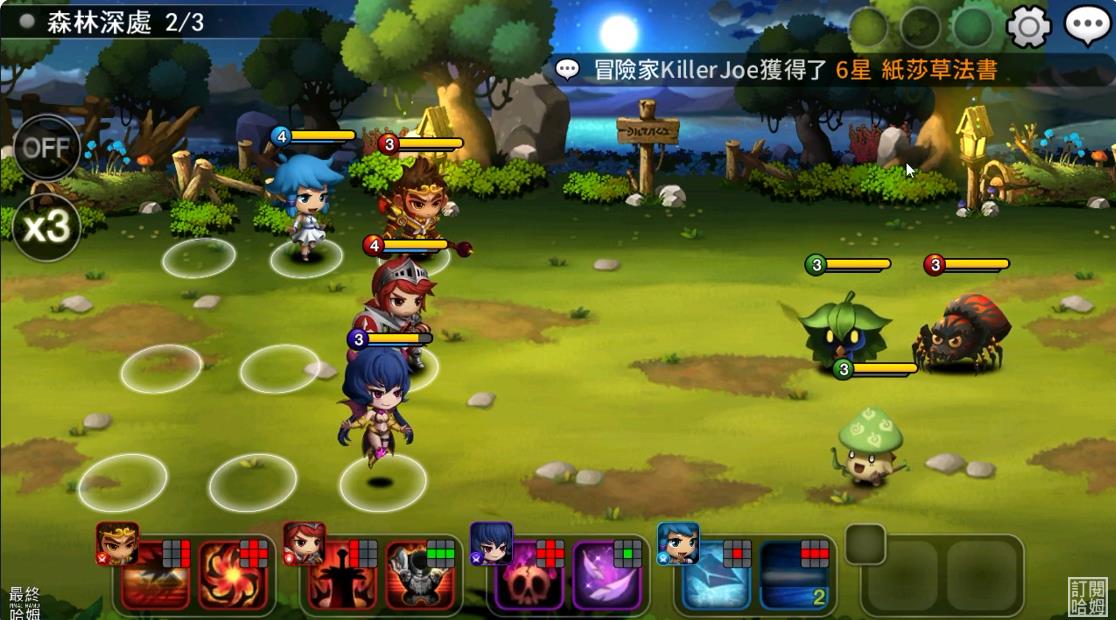The height and width of the screenshot is (620, 1116).
Task: Toggle the OFF auto-battle button
Action: (46, 148)
